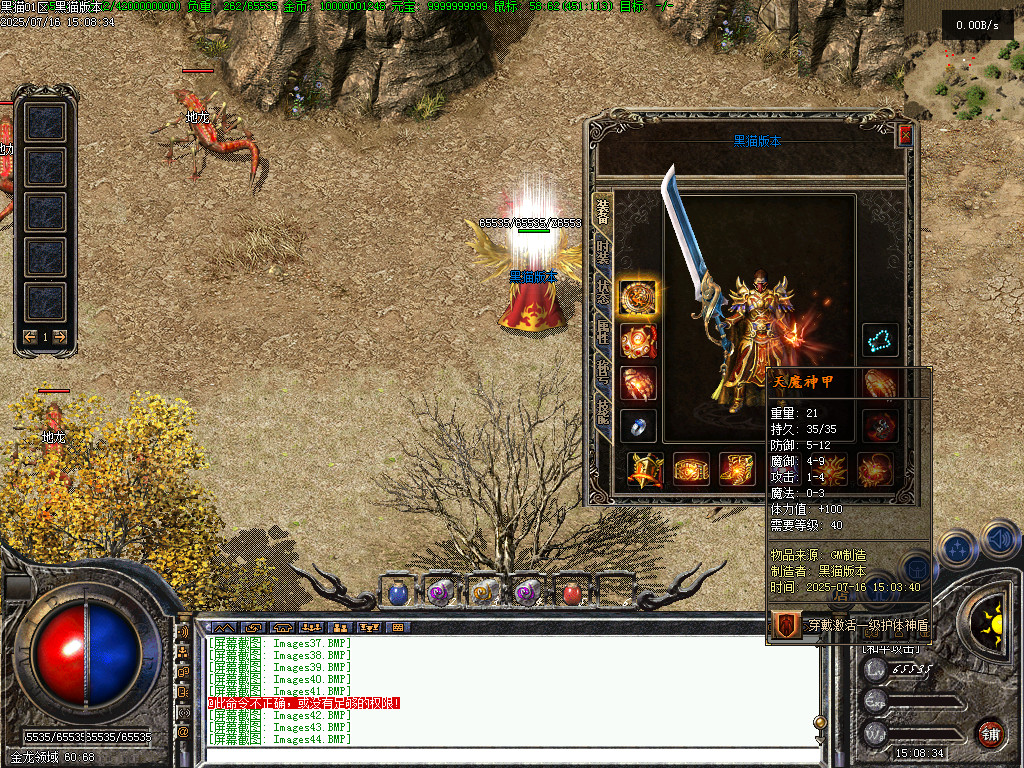Show the 称号 titles tab

coord(602,368)
